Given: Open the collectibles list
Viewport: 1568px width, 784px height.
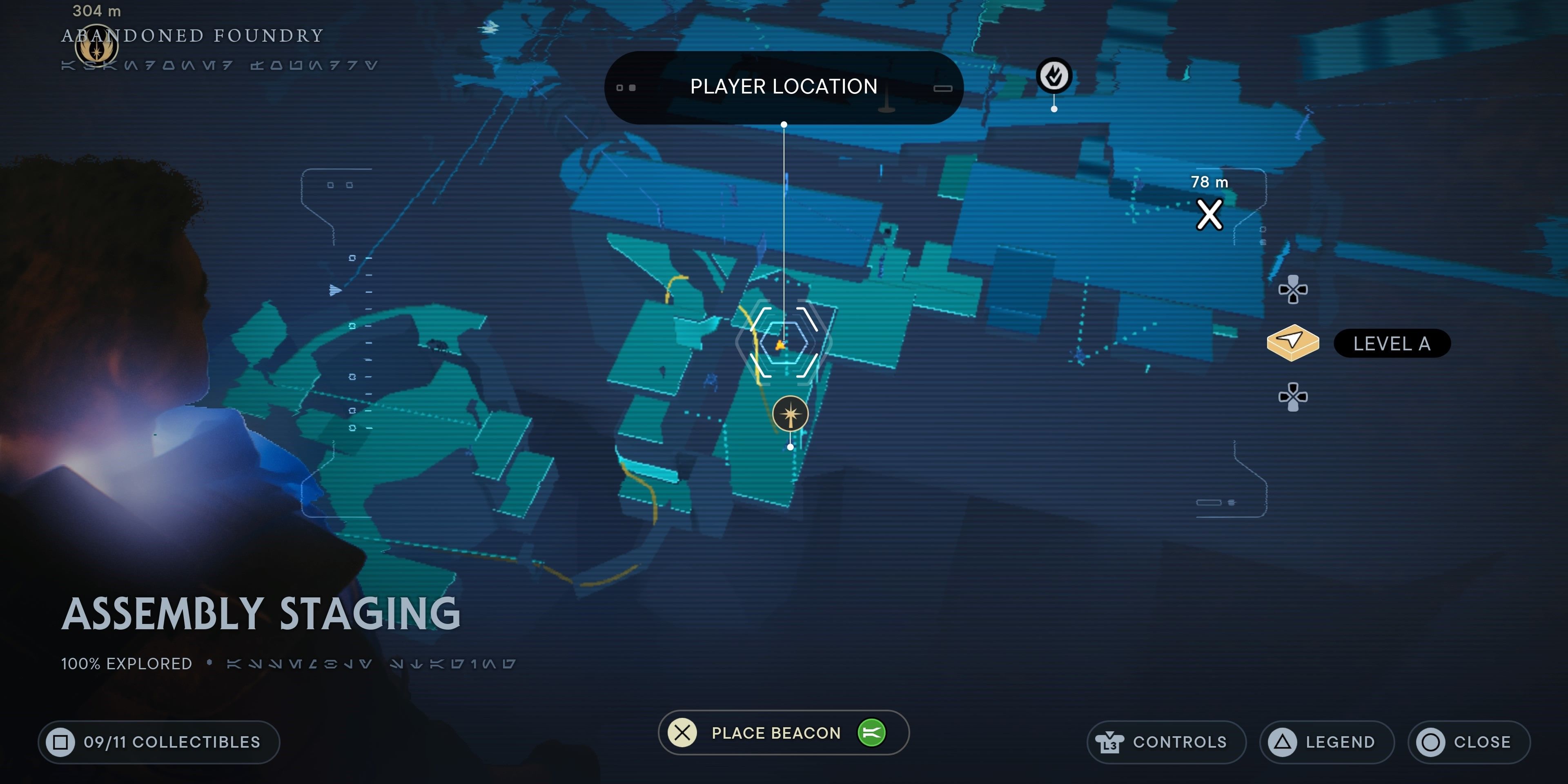Looking at the screenshot, I should click(159, 742).
